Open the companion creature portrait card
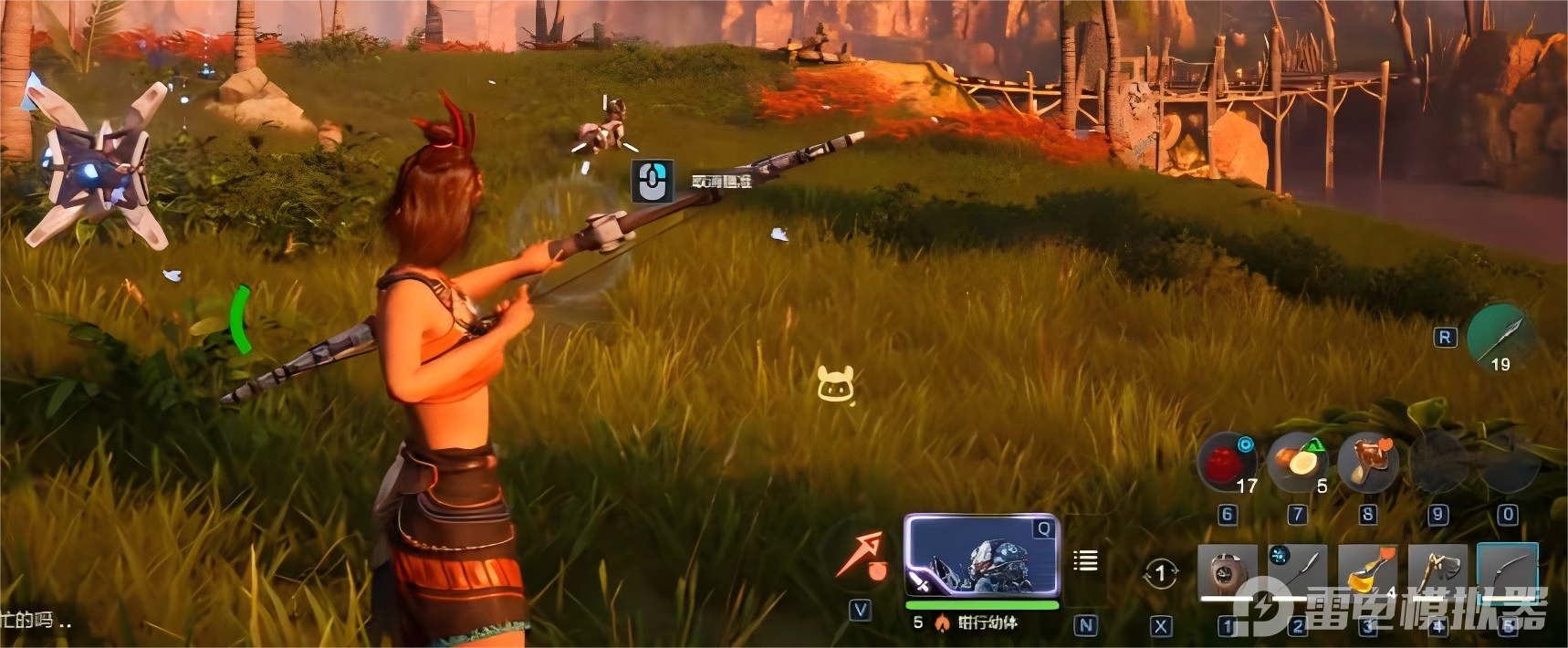The image size is (1568, 648). click(x=982, y=557)
